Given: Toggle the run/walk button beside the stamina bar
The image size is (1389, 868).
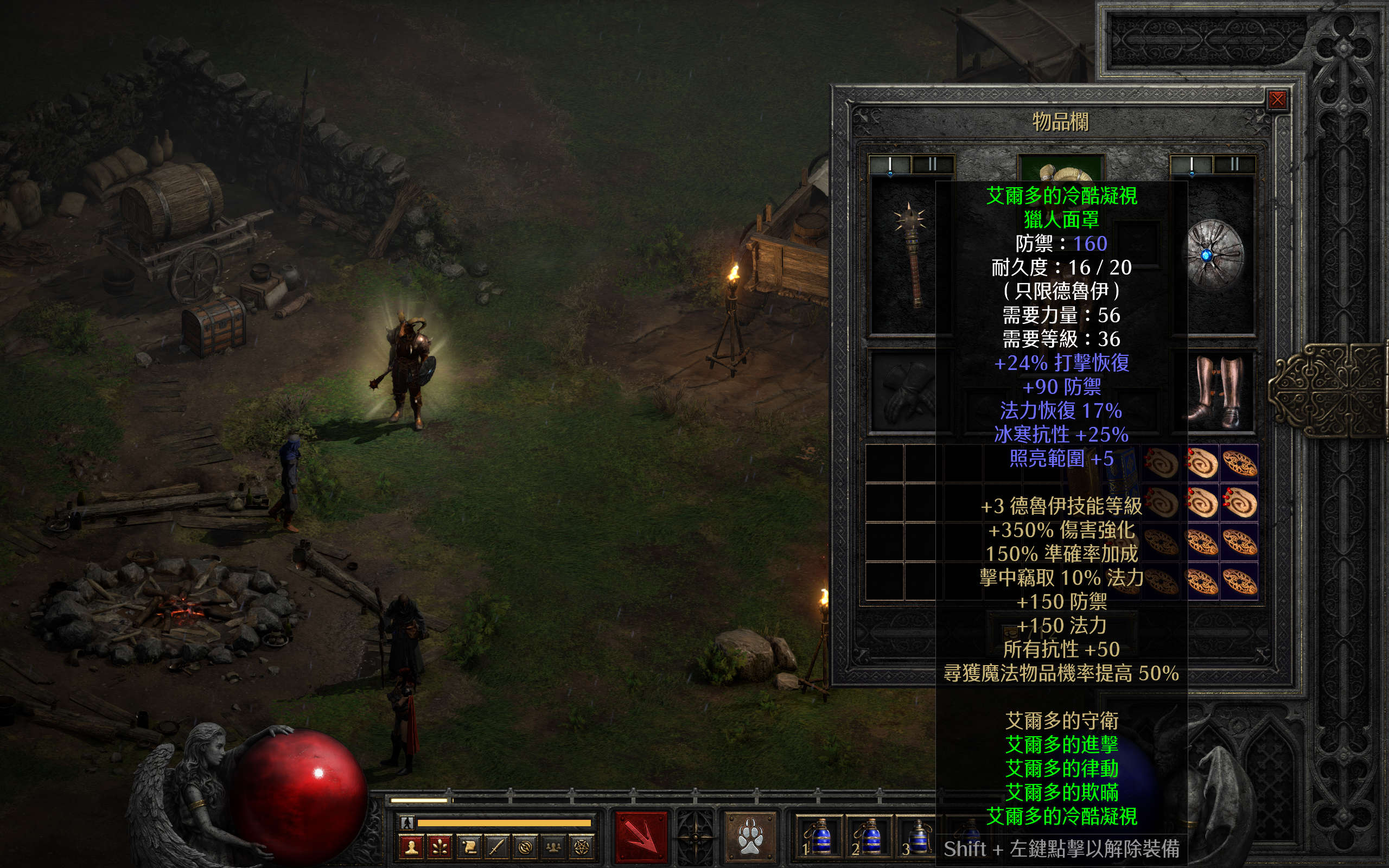Looking at the screenshot, I should click(x=407, y=822).
